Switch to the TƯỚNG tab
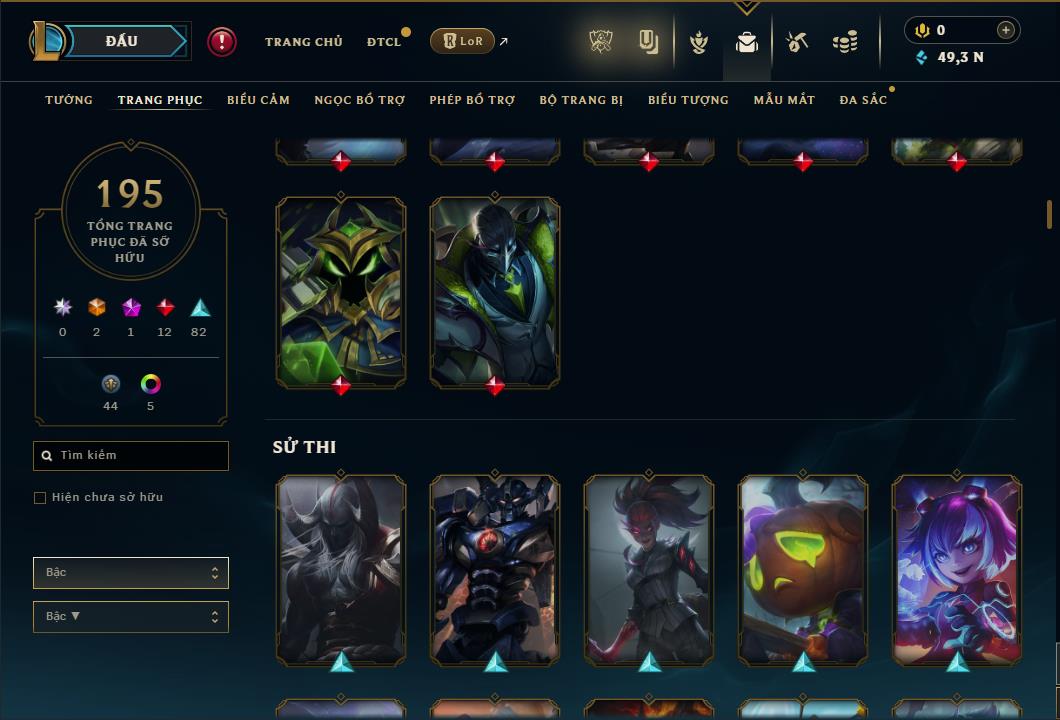Image resolution: width=1060 pixels, height=720 pixels. tap(69, 100)
